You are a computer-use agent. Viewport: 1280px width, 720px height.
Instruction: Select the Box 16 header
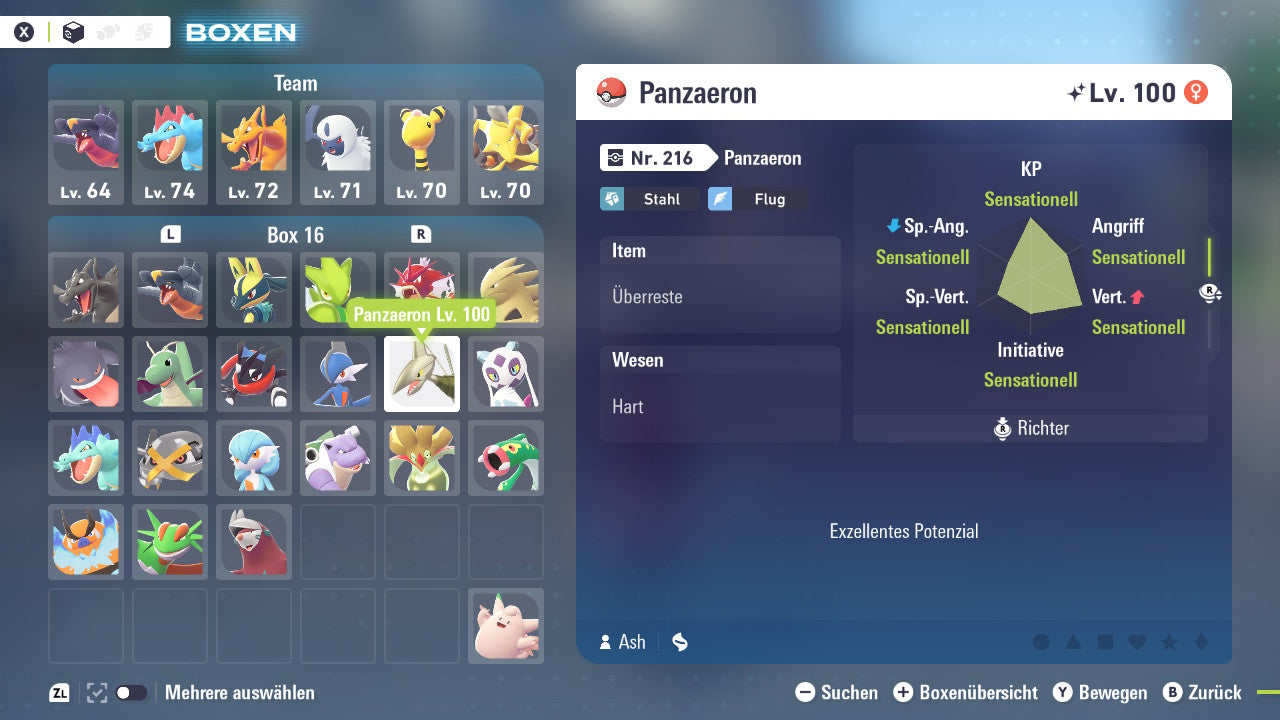[296, 235]
